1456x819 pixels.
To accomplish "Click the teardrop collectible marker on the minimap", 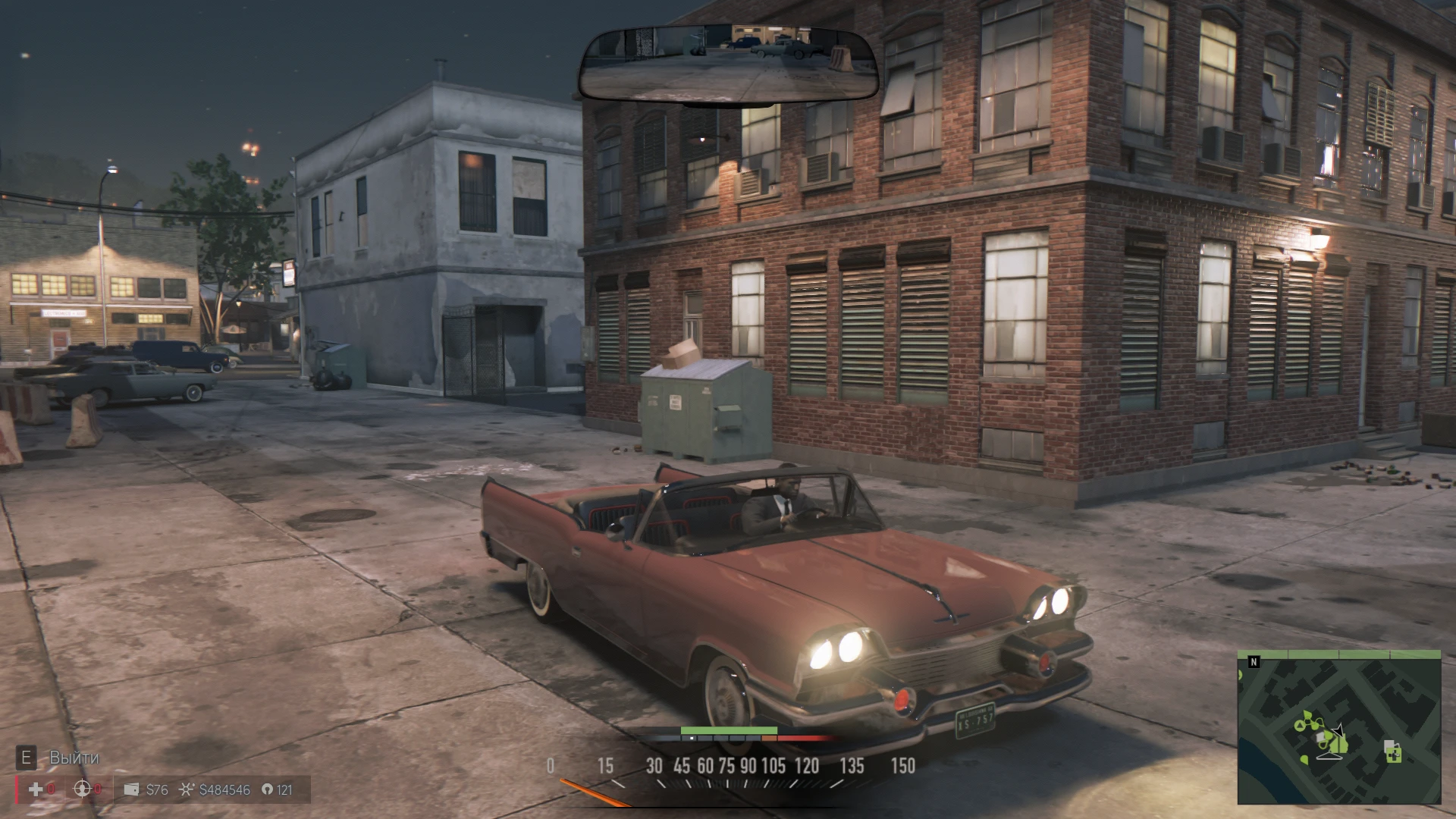I will point(1323,744).
